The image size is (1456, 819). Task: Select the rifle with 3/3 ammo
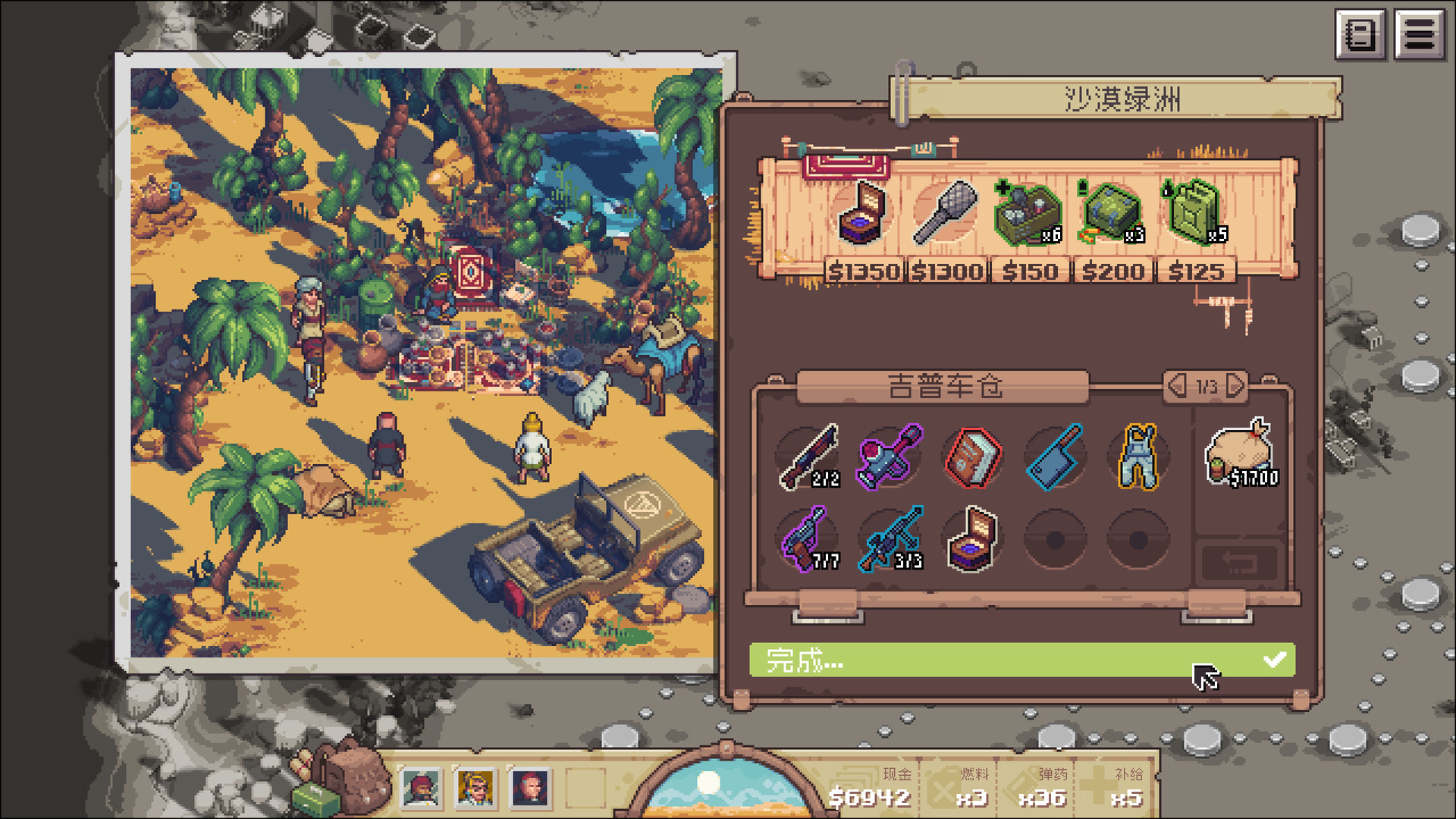click(890, 540)
